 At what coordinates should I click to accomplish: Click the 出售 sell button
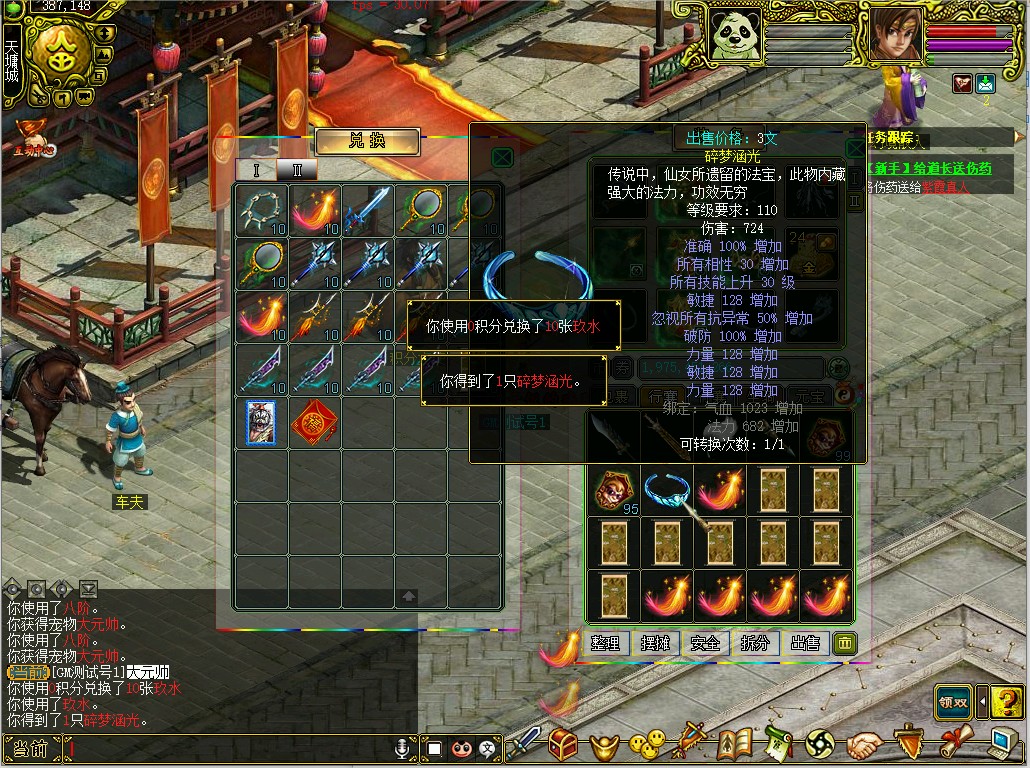[805, 643]
